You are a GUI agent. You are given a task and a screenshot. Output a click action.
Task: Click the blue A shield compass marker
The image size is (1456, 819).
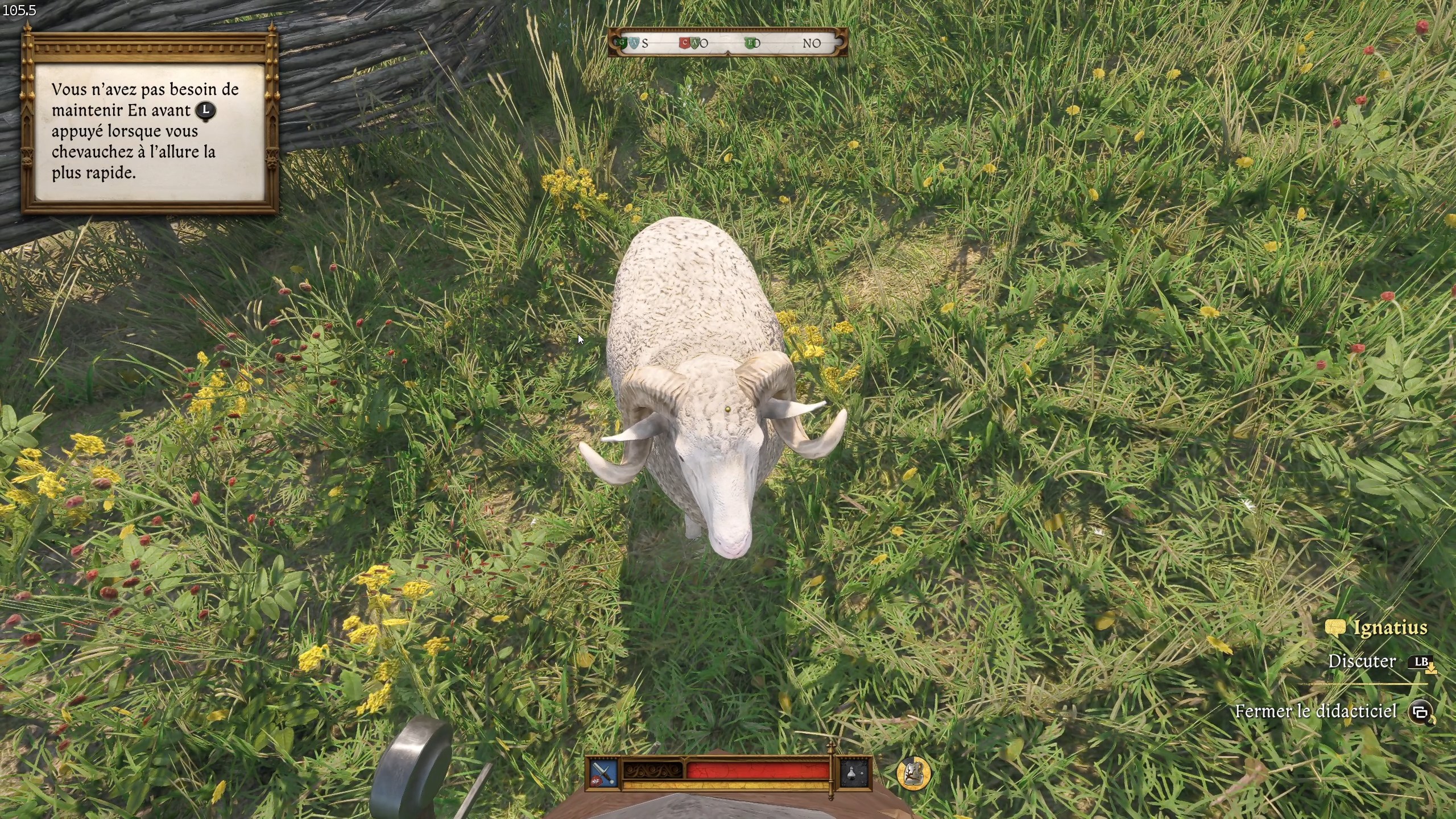634,43
